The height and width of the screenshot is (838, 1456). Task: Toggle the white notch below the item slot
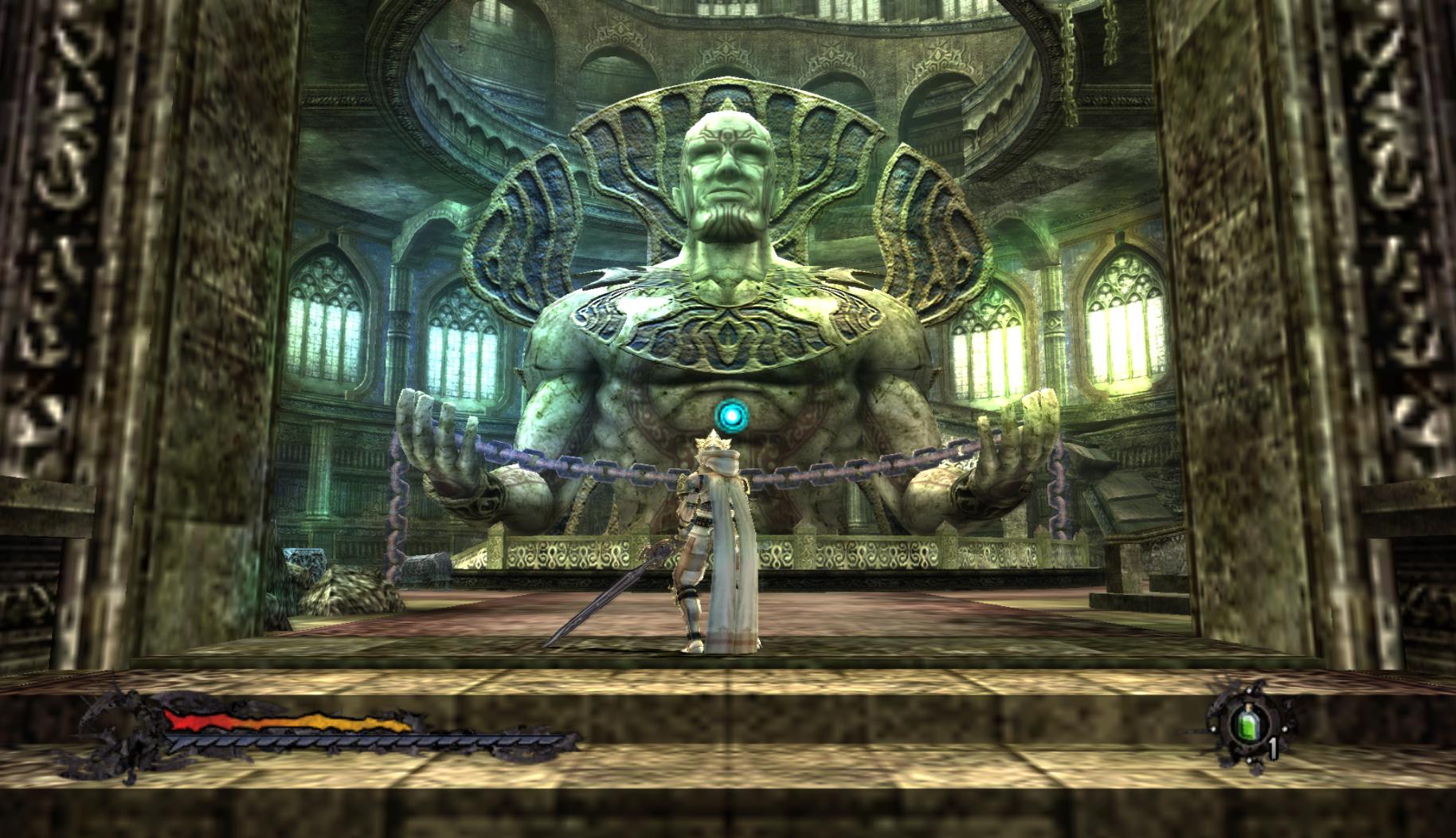1250,759
